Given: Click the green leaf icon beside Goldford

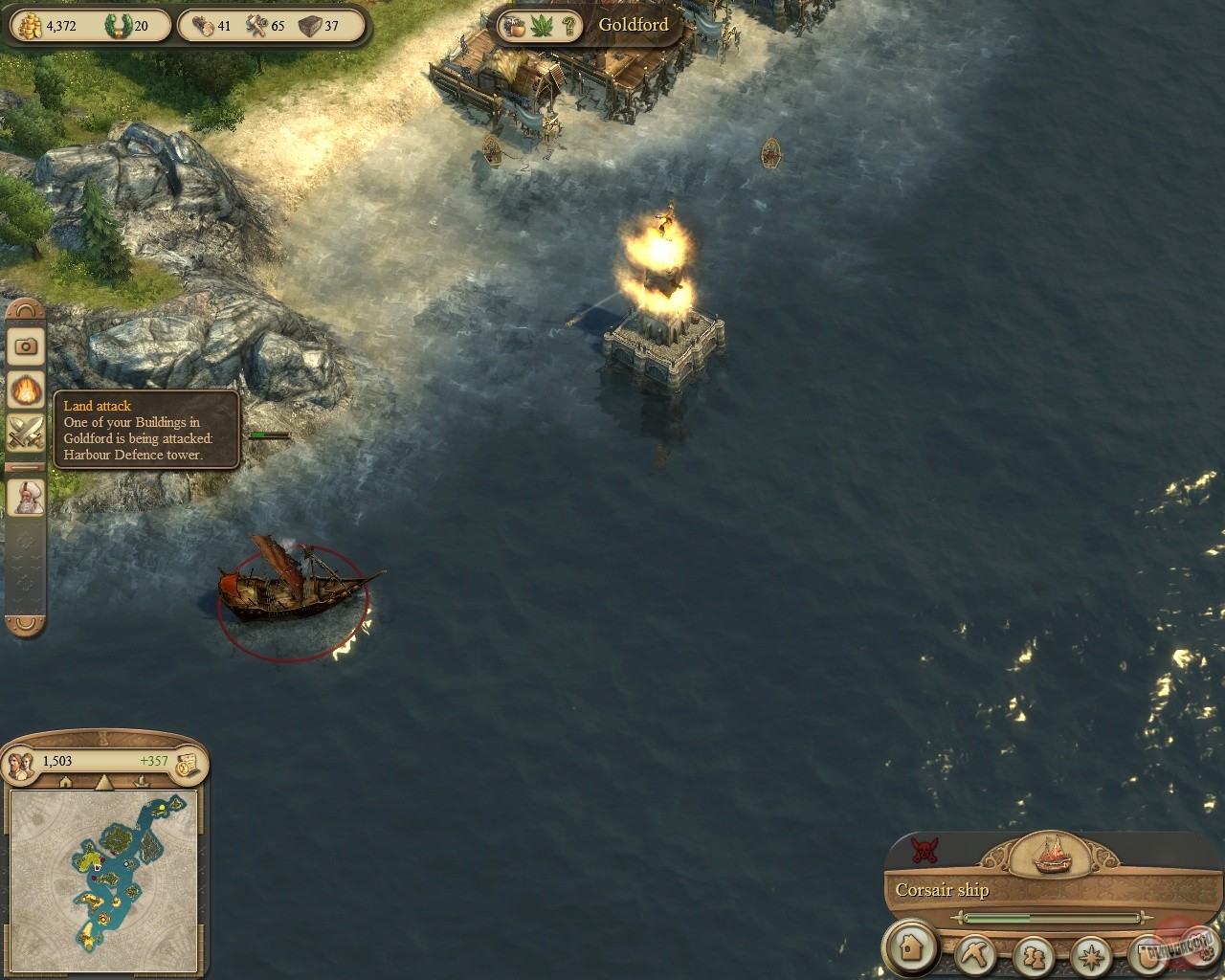Looking at the screenshot, I should (542, 25).
